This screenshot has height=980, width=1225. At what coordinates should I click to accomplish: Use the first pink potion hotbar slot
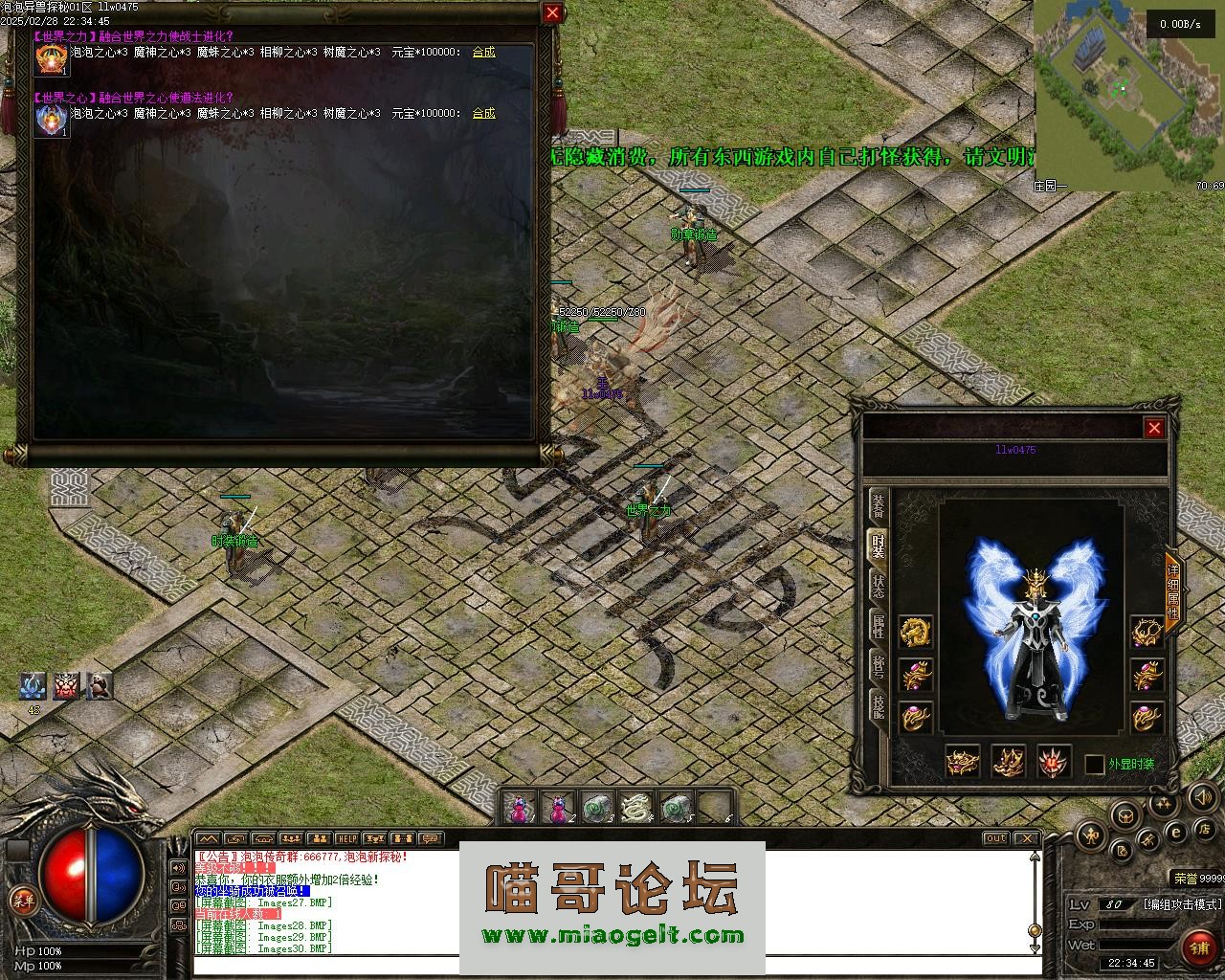tap(518, 809)
